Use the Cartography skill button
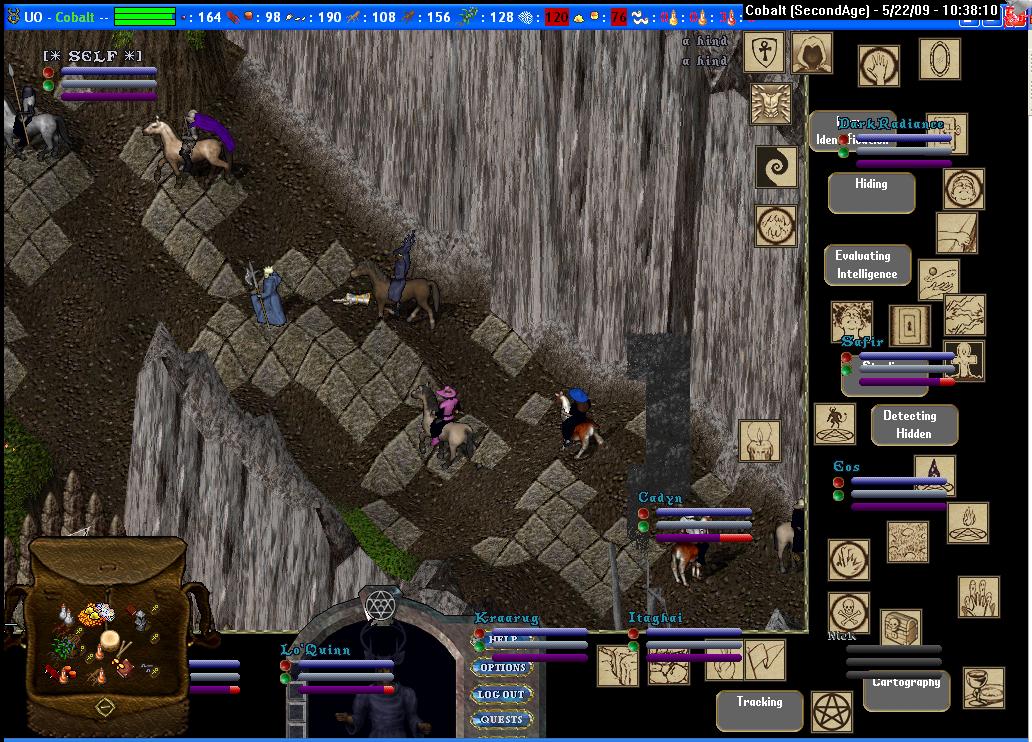Image resolution: width=1032 pixels, height=742 pixels. point(906,690)
